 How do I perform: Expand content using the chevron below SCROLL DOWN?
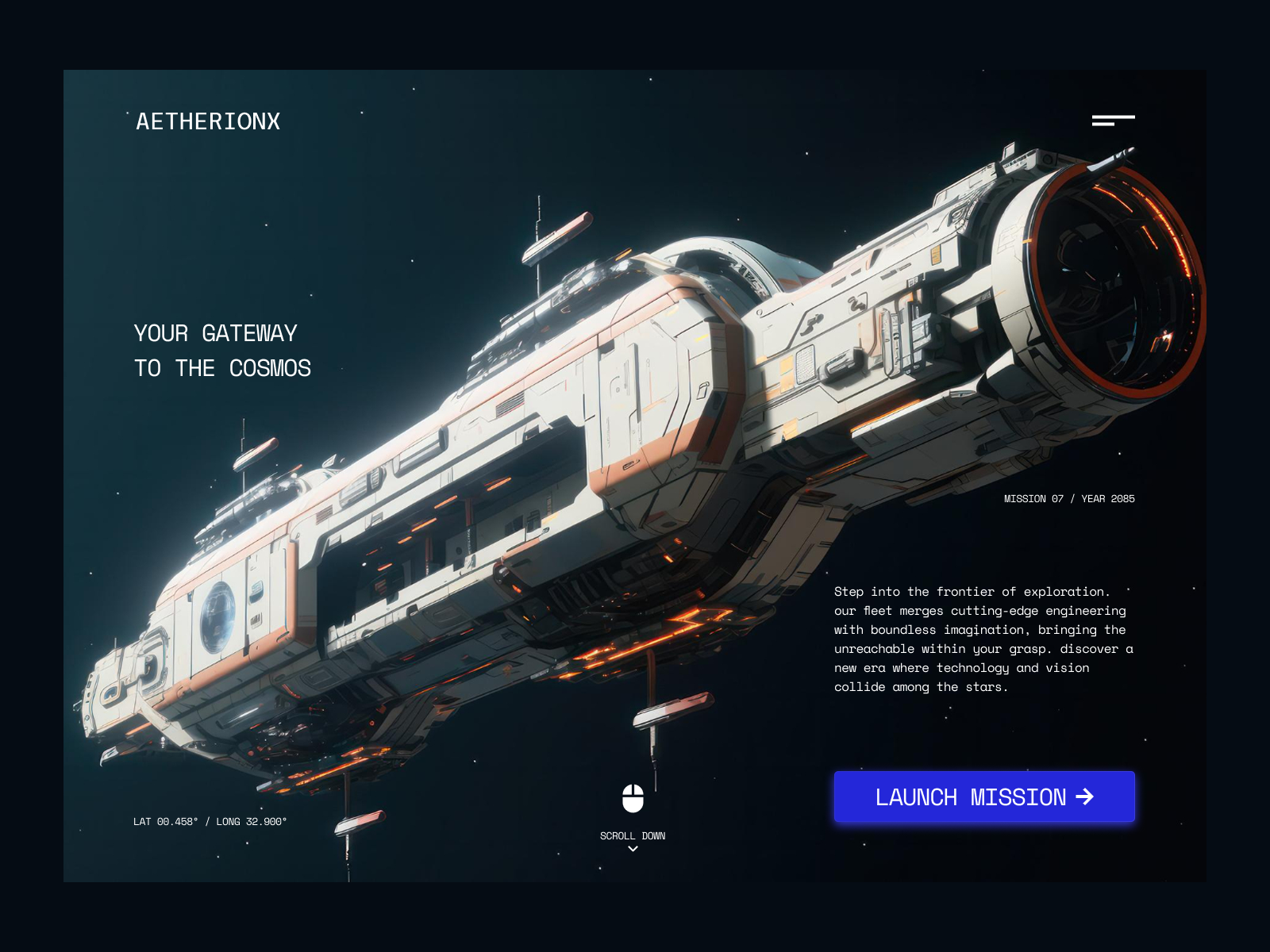[x=632, y=848]
